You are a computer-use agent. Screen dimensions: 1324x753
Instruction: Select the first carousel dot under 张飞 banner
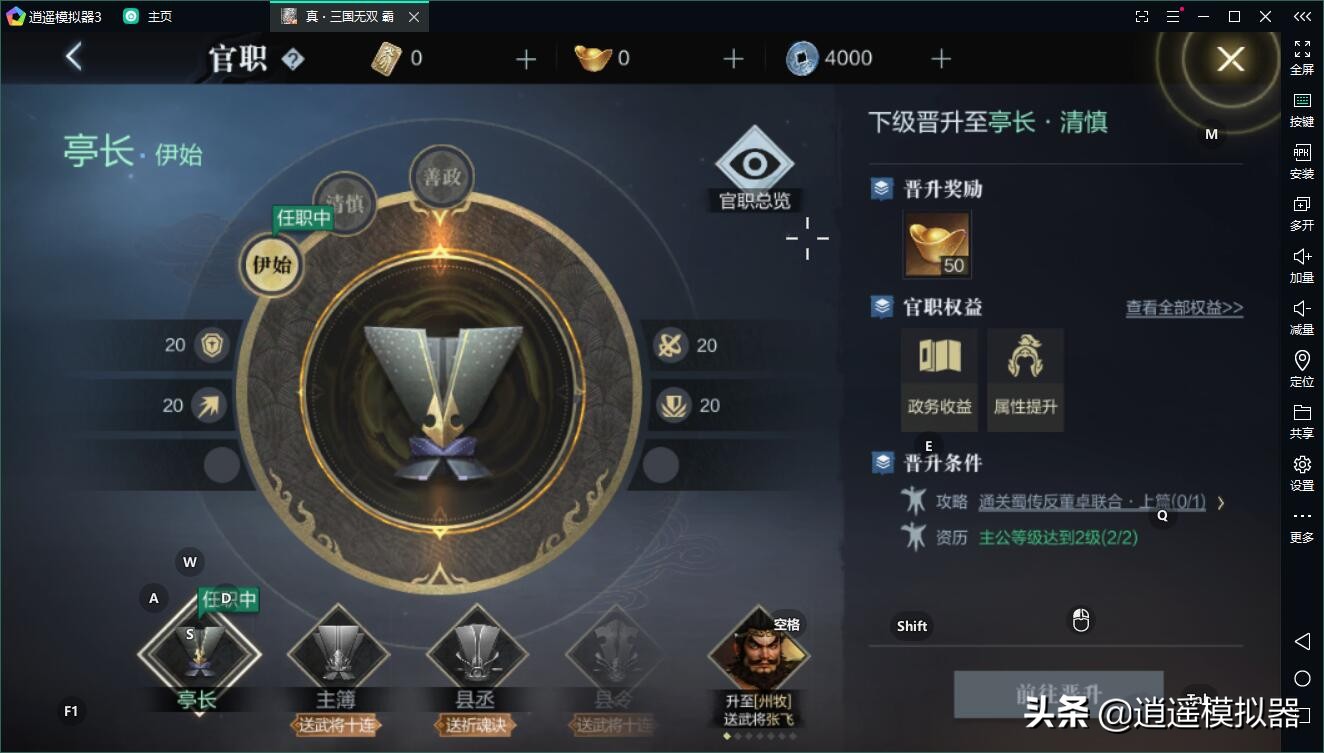pos(727,736)
